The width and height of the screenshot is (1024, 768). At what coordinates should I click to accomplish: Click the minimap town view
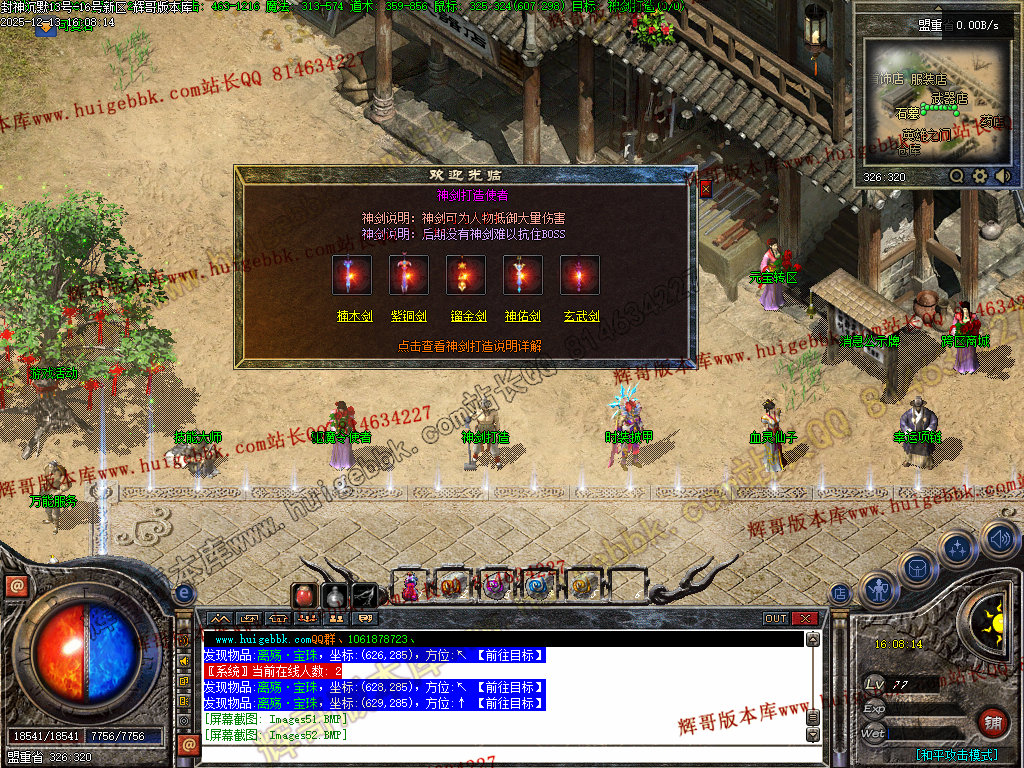935,101
